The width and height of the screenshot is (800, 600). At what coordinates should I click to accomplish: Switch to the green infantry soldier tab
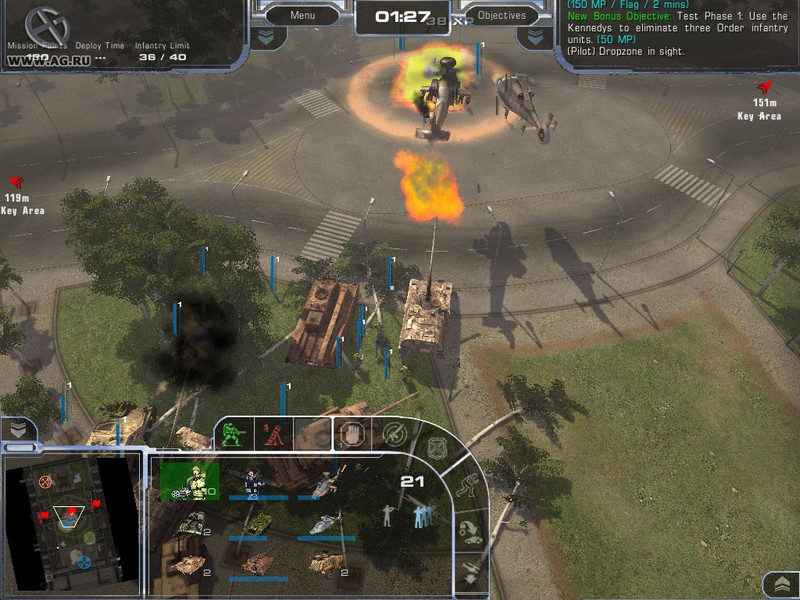click(x=233, y=434)
